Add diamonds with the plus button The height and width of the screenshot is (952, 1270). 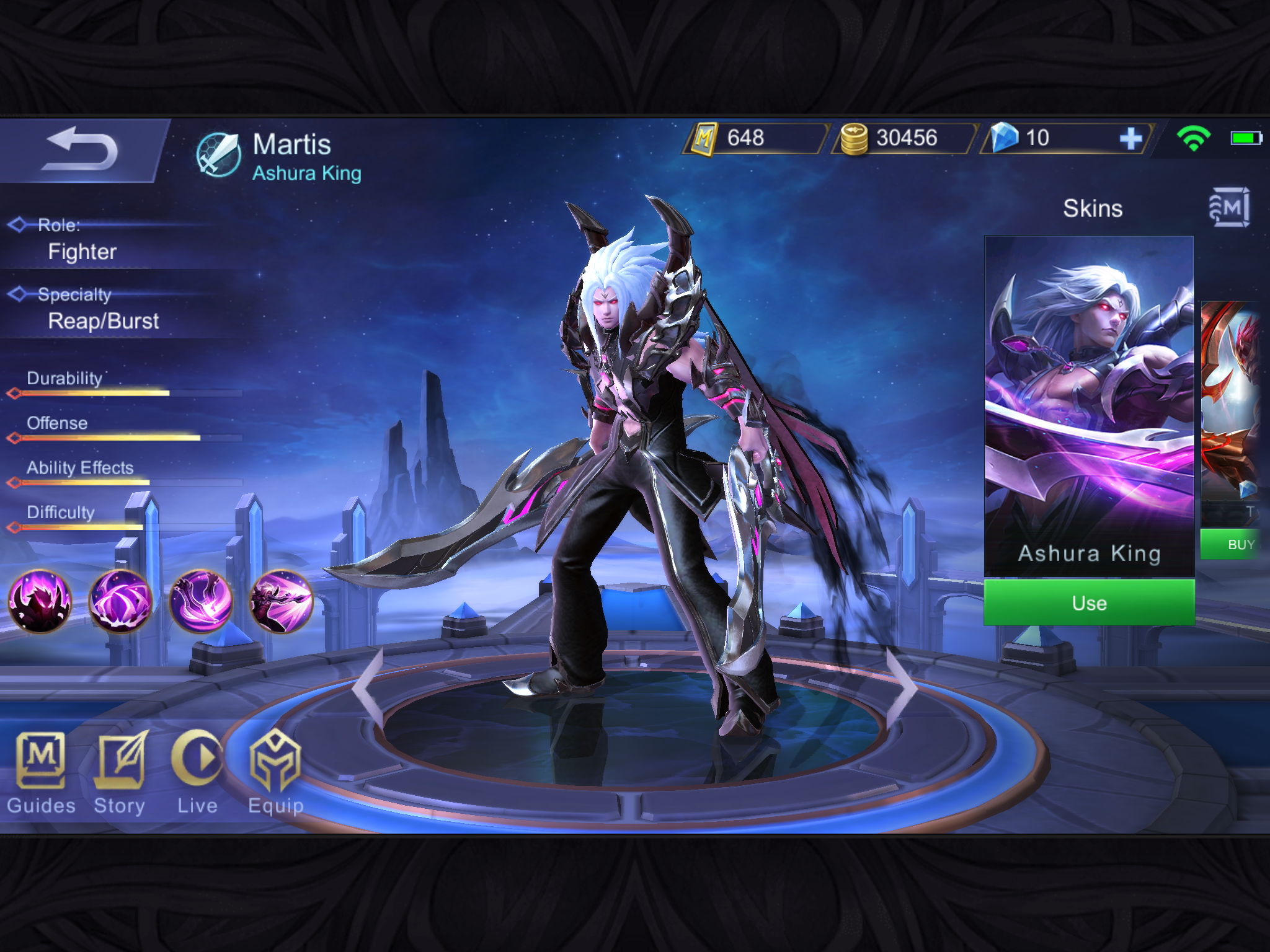click(1130, 139)
